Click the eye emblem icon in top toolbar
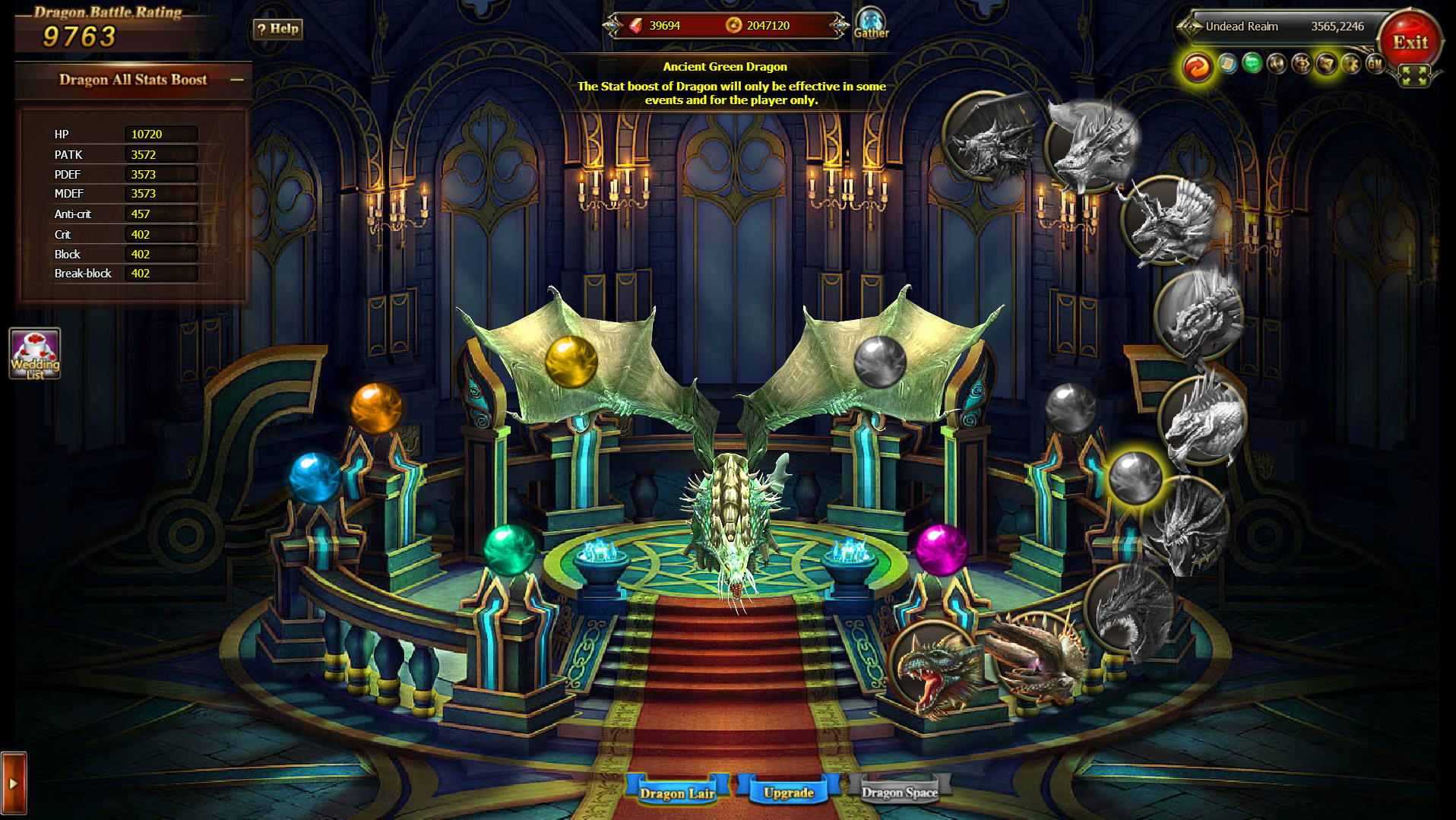This screenshot has height=820, width=1456. click(1301, 65)
